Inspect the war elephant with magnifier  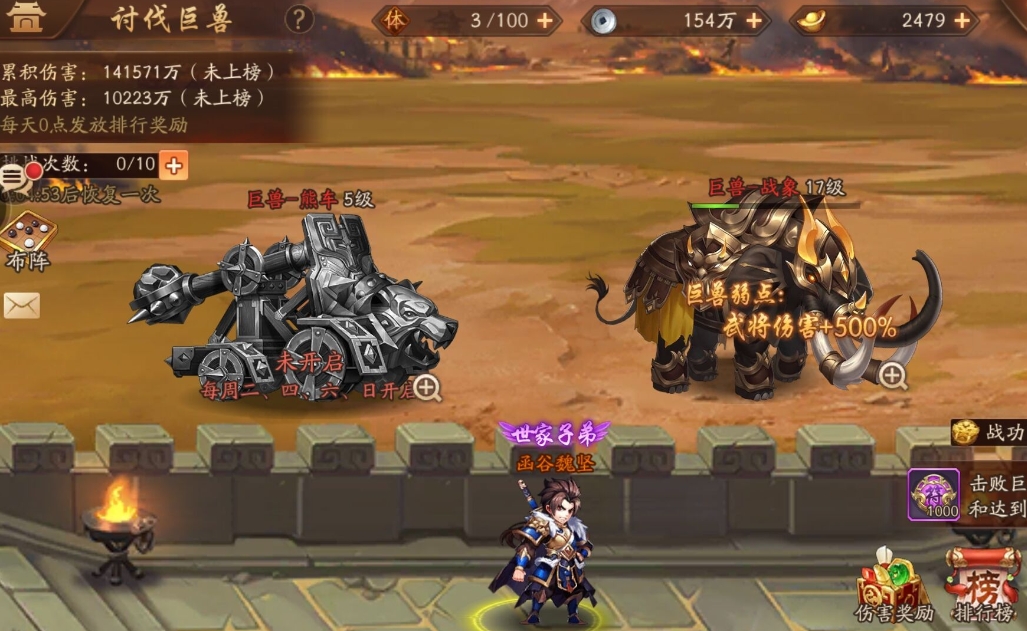[892, 375]
